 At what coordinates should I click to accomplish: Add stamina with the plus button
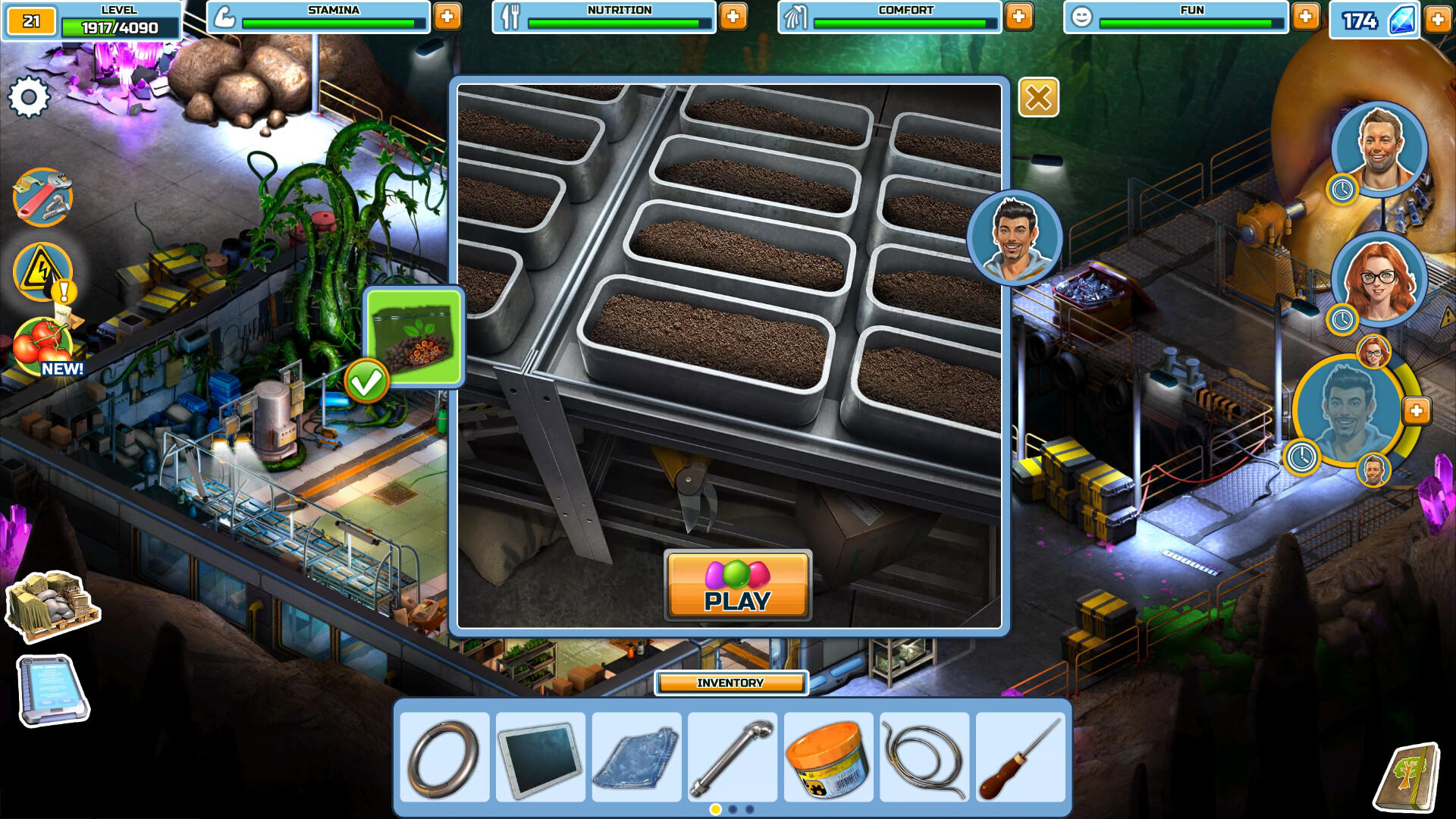pos(449,15)
